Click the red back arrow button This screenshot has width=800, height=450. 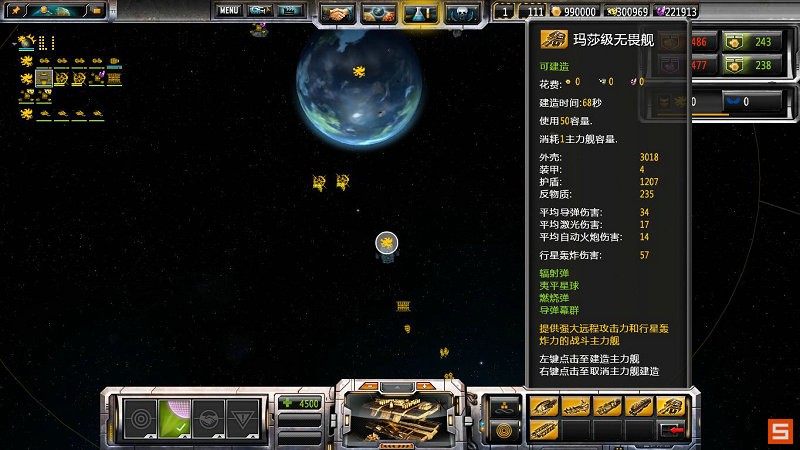pyautogui.click(x=670, y=429)
